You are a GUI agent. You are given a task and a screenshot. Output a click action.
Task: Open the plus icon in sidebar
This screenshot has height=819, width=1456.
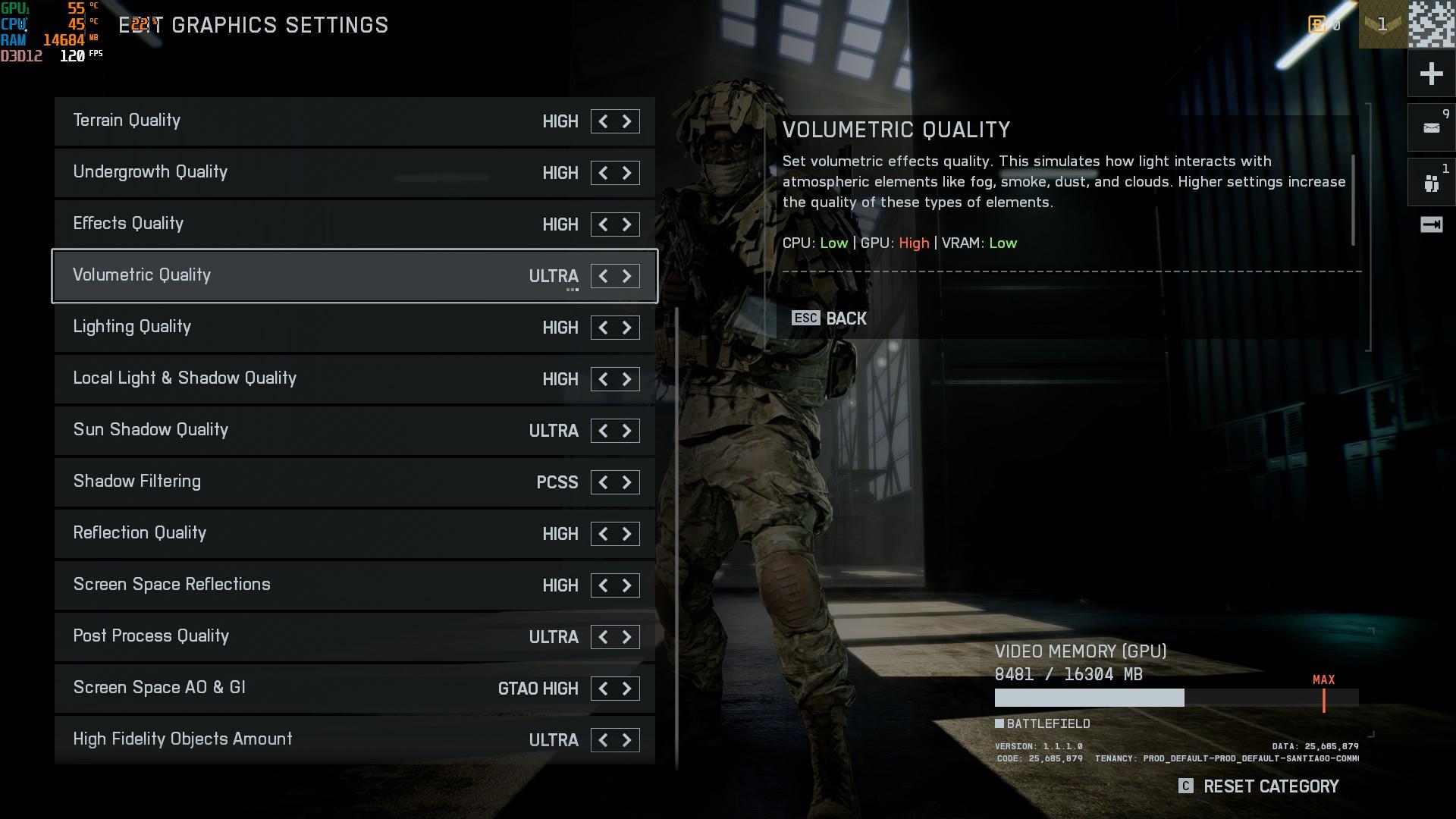tap(1431, 74)
